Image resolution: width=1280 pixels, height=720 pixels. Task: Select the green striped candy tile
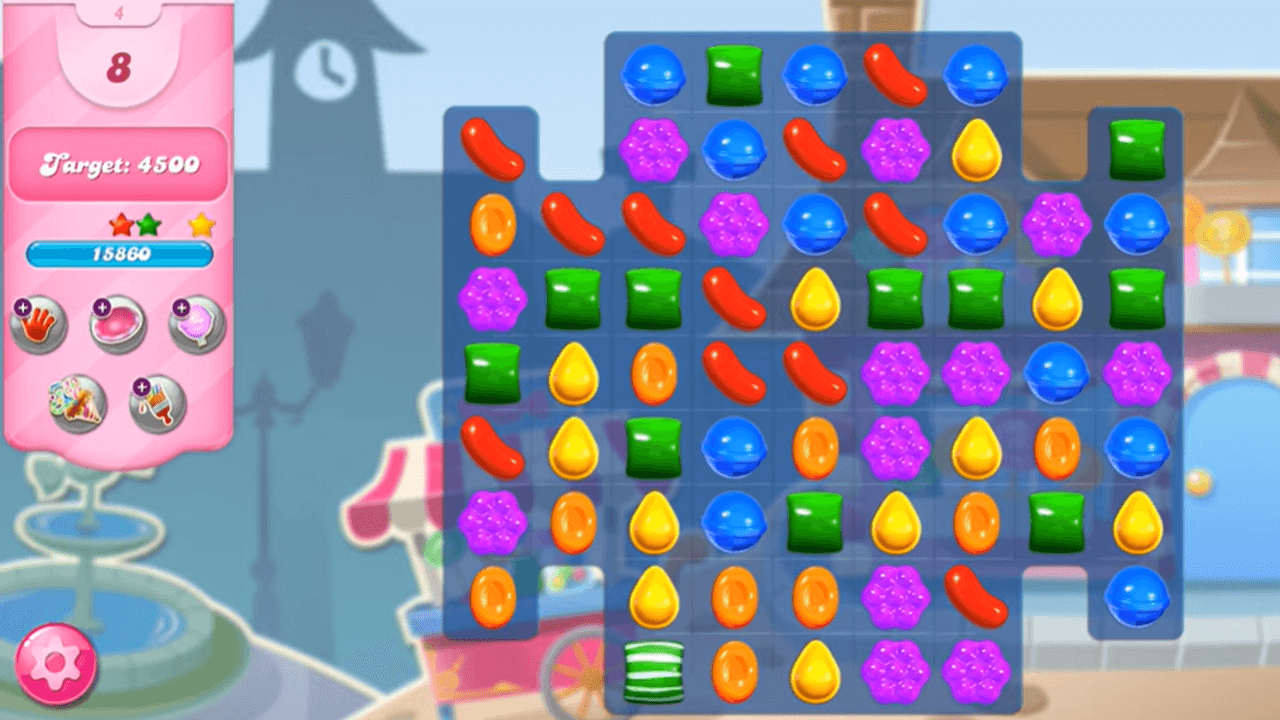pyautogui.click(x=653, y=672)
